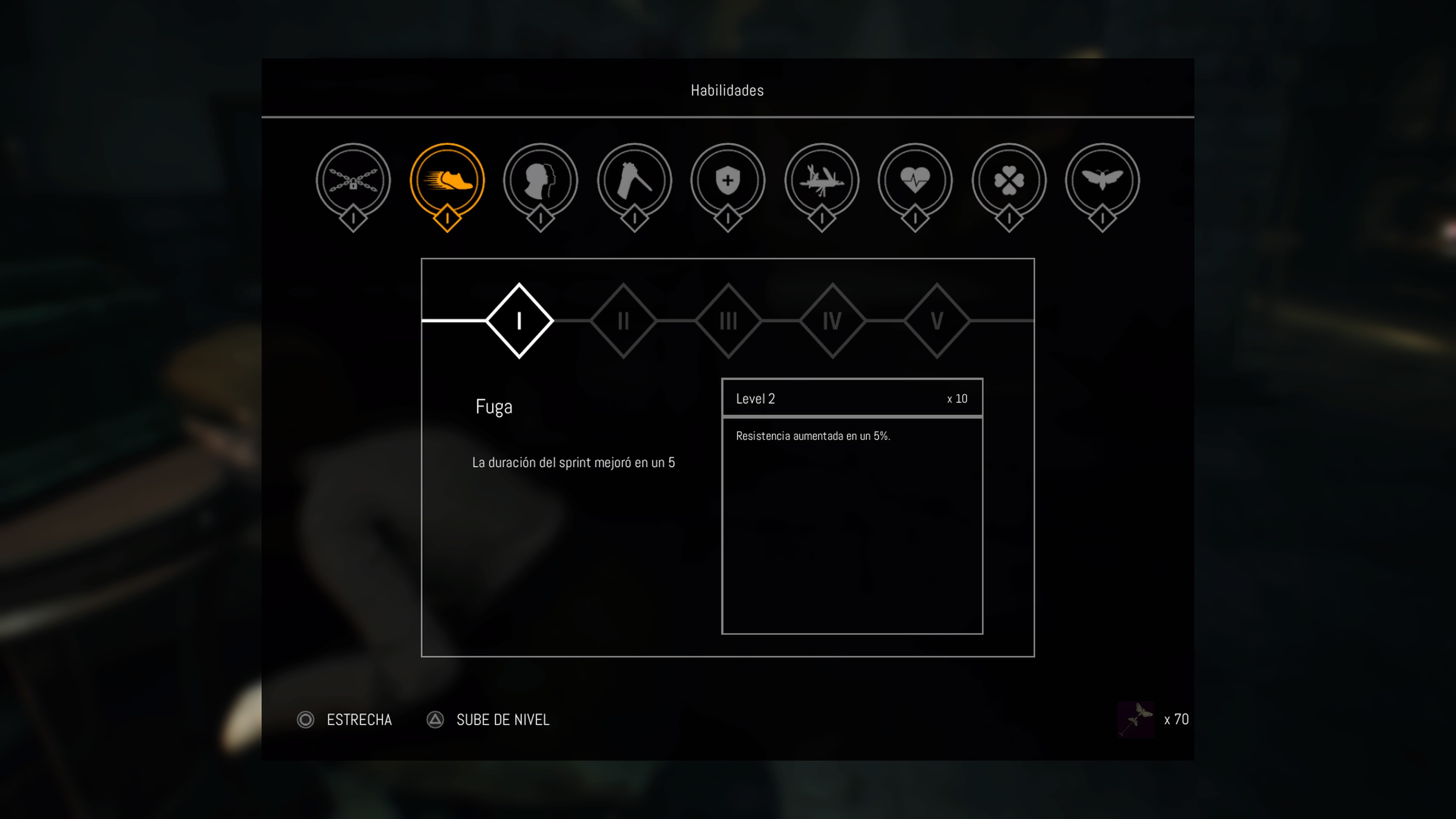Image resolution: width=1456 pixels, height=819 pixels.
Task: Choose the head silhouette skill icon
Action: (x=540, y=181)
